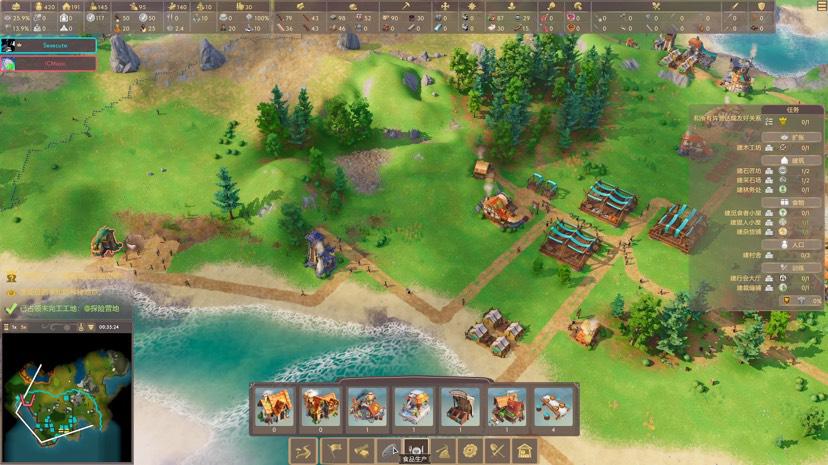Screen dimensions: 828x465
Task: Choose the dark wooden shed building card
Action: (461, 405)
